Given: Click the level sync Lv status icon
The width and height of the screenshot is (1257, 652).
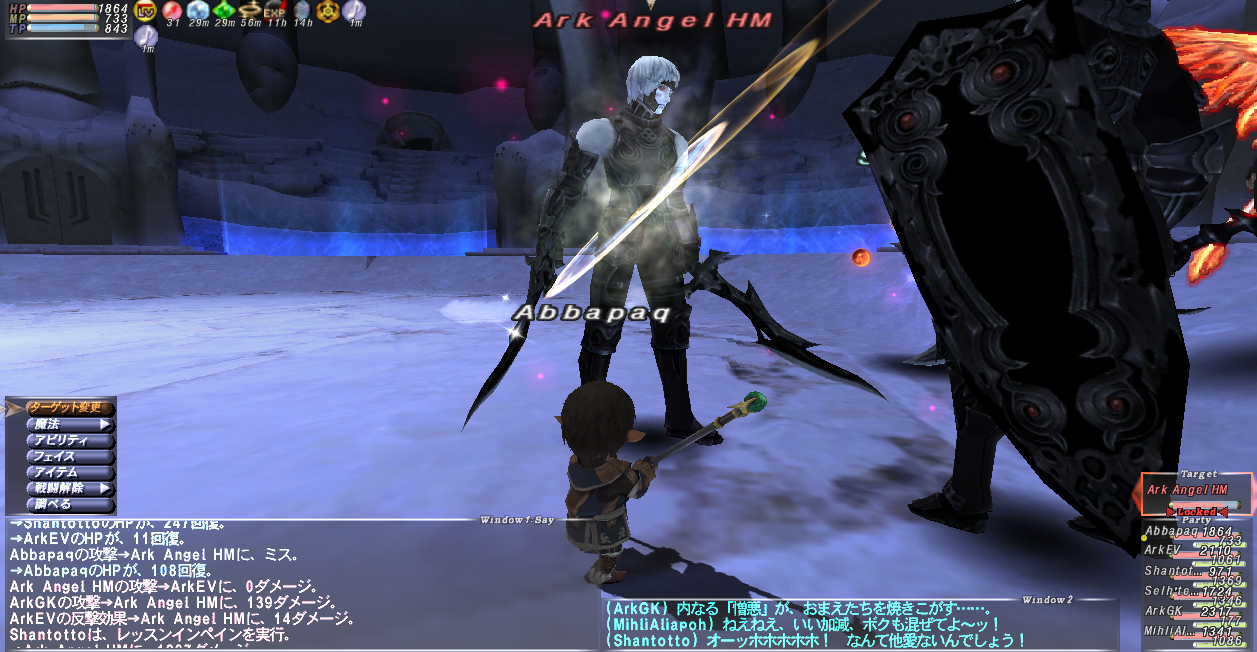Looking at the screenshot, I should [x=146, y=11].
